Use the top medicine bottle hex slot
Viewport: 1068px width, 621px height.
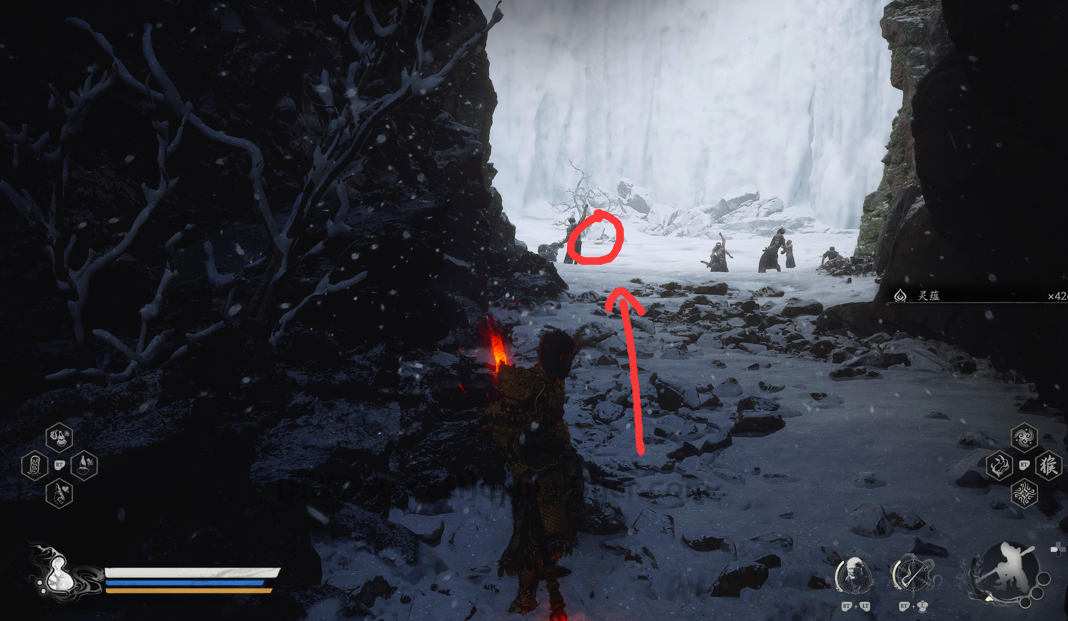59,437
